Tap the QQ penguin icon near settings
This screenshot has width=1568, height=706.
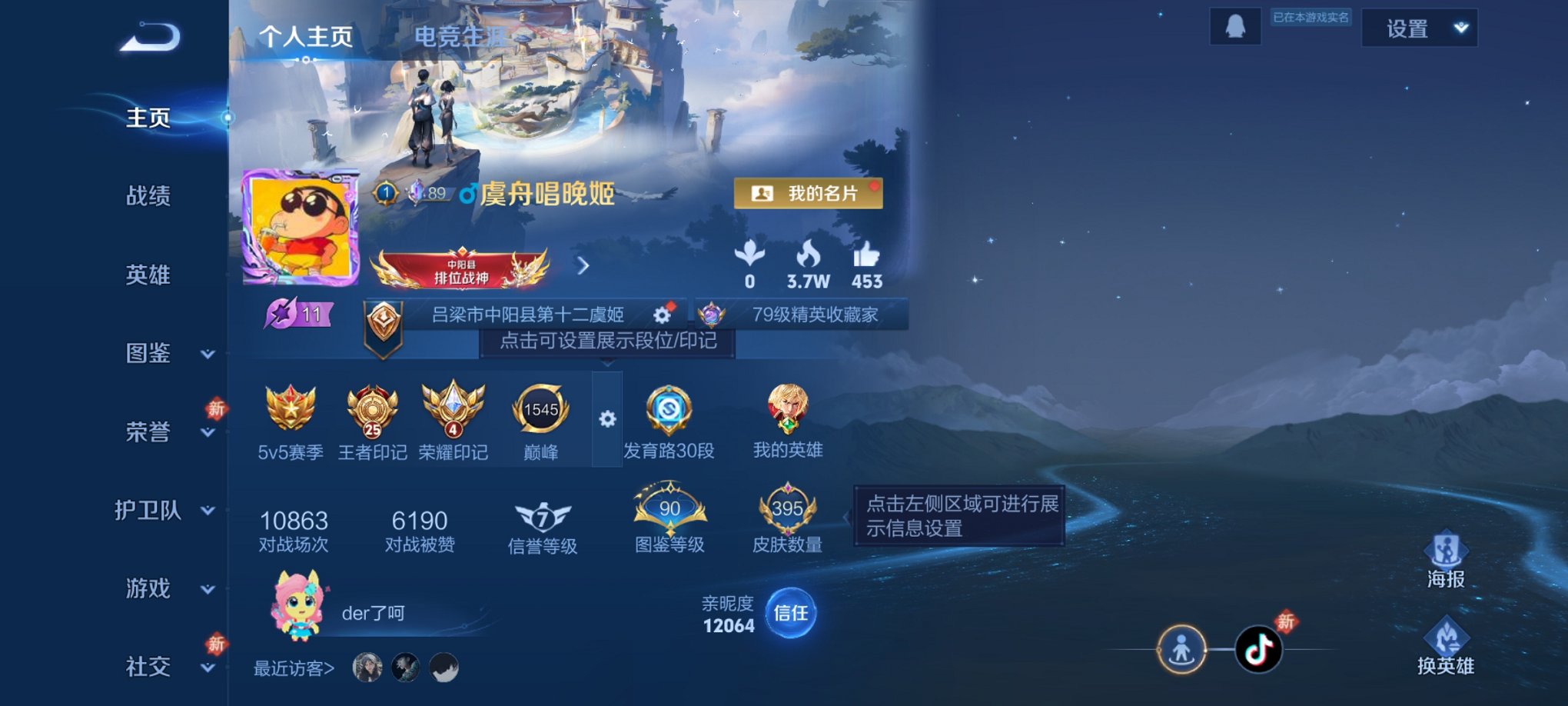pyautogui.click(x=1235, y=27)
